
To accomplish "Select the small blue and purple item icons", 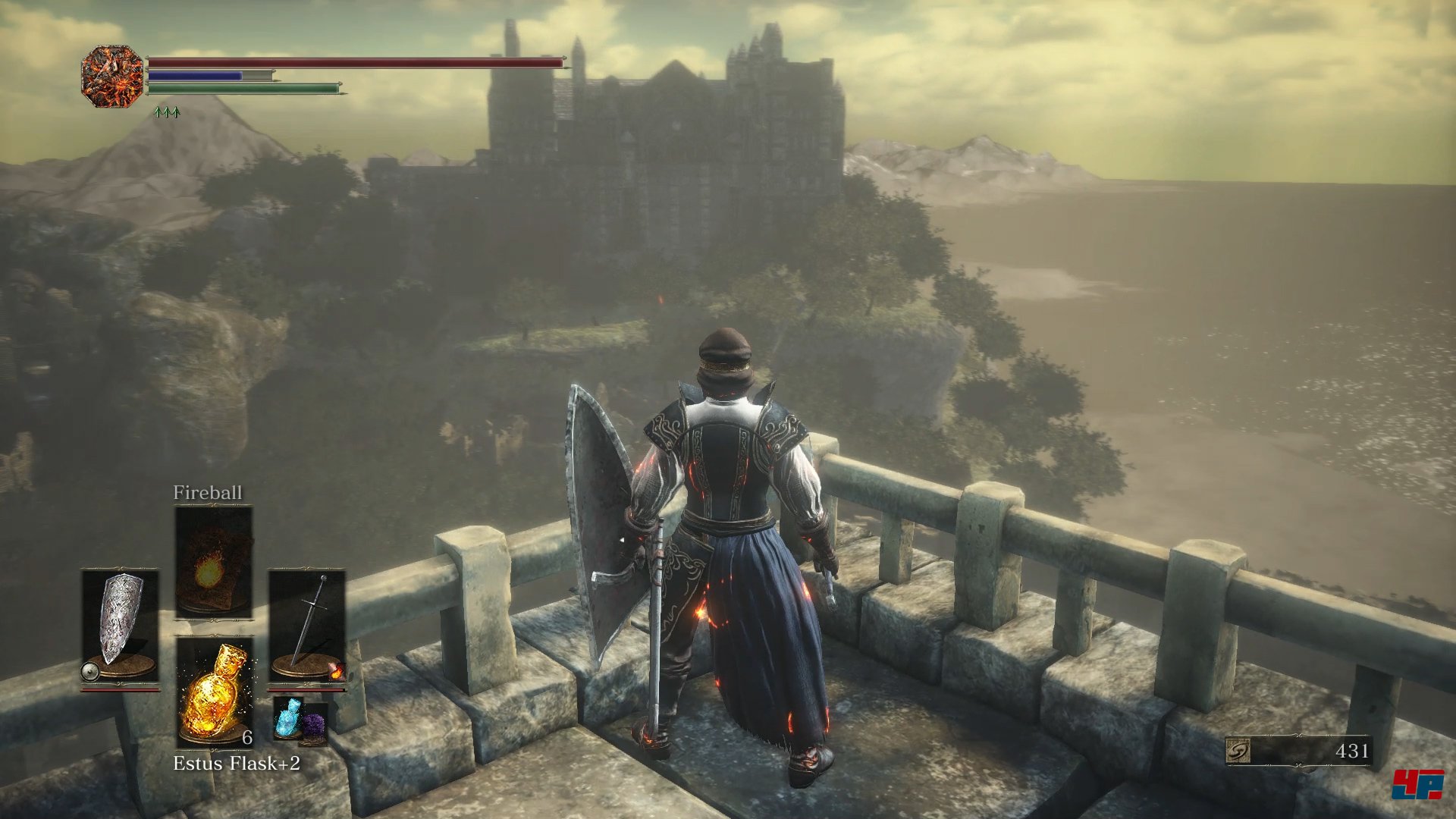I will [300, 720].
